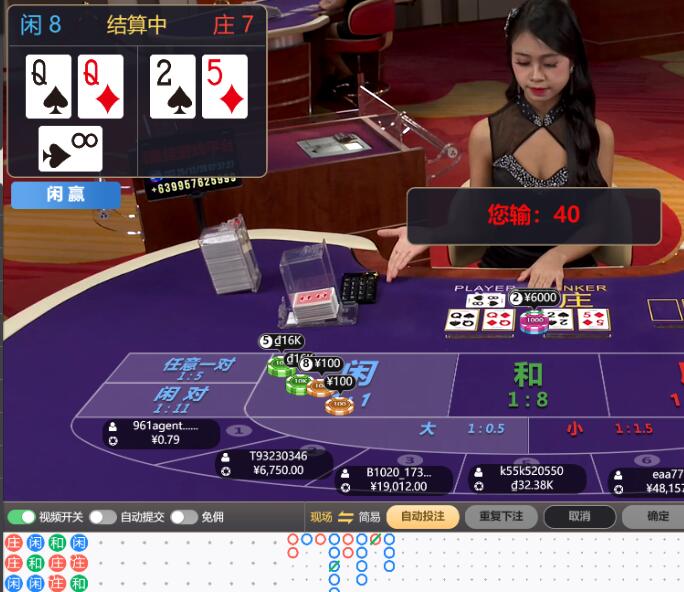Viewport: 684px width, 592px height.
Task: Bet on the 闲对 player pair area
Action: point(185,399)
